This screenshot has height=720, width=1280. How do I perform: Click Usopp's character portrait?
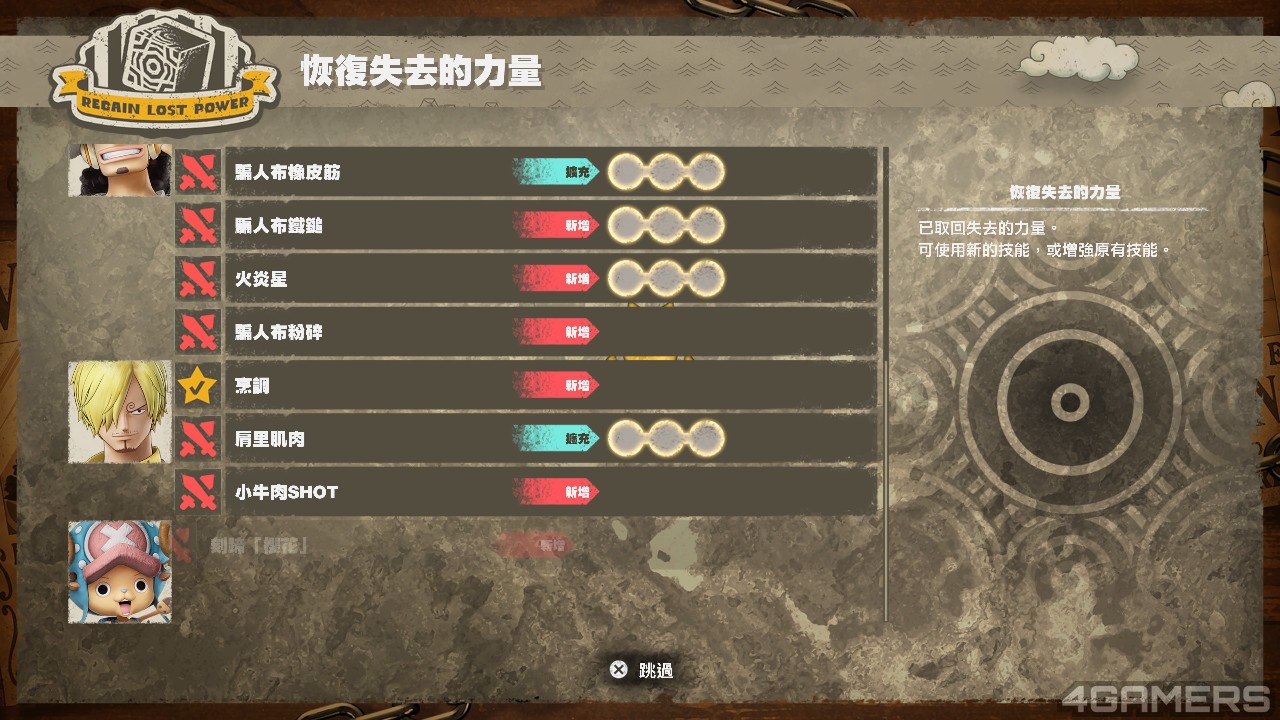pyautogui.click(x=119, y=170)
